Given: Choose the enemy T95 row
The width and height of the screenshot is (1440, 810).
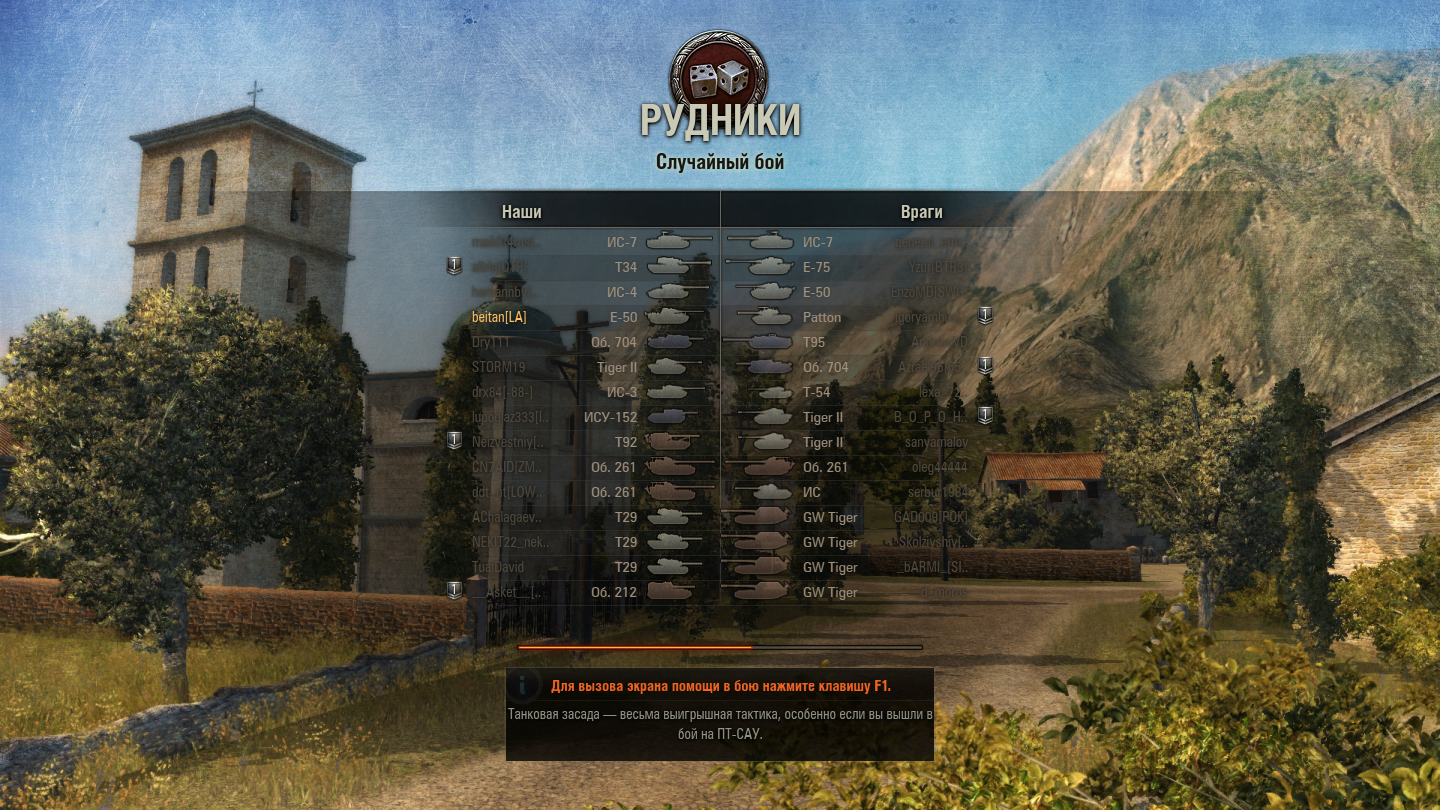Looking at the screenshot, I should click(860, 342).
